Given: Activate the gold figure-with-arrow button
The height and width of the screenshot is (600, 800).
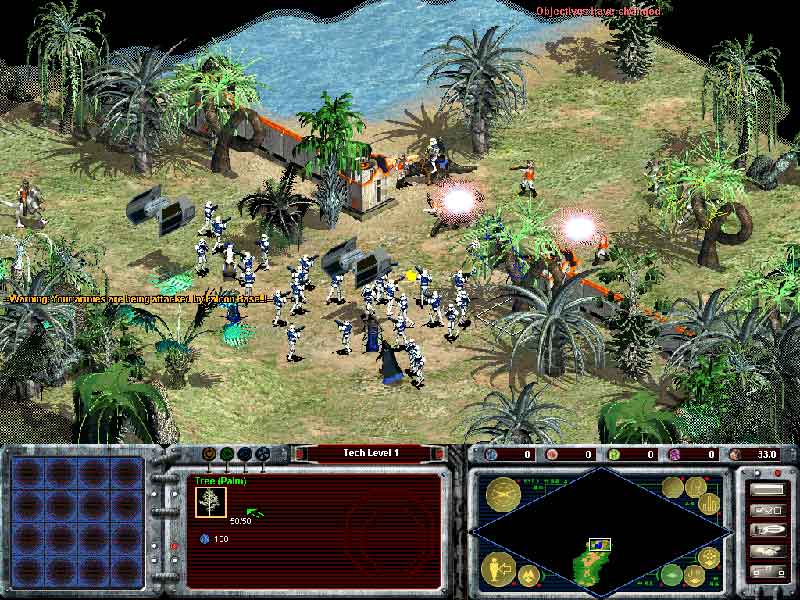Looking at the screenshot, I should pyautogui.click(x=498, y=568).
